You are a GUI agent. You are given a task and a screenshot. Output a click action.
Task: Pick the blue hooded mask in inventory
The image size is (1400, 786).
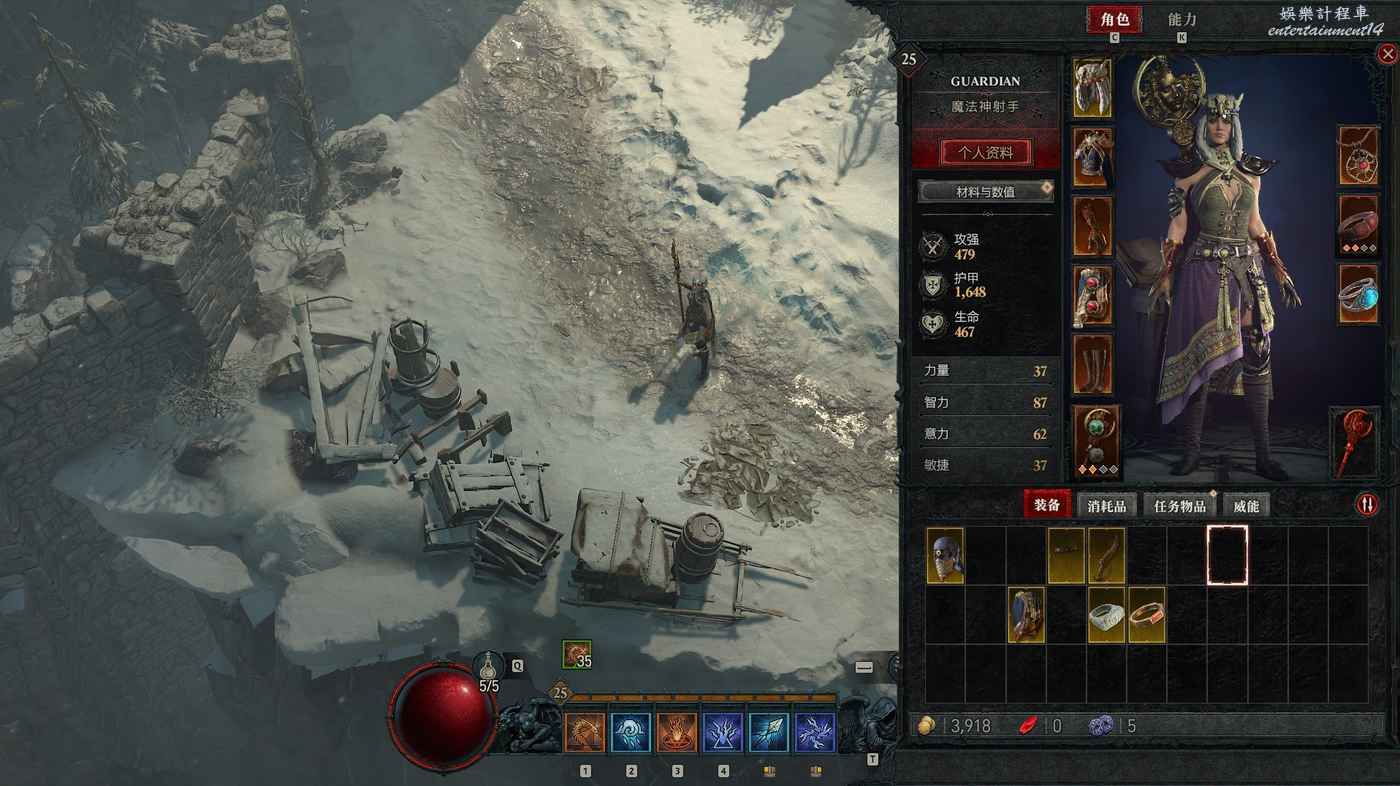coord(945,556)
